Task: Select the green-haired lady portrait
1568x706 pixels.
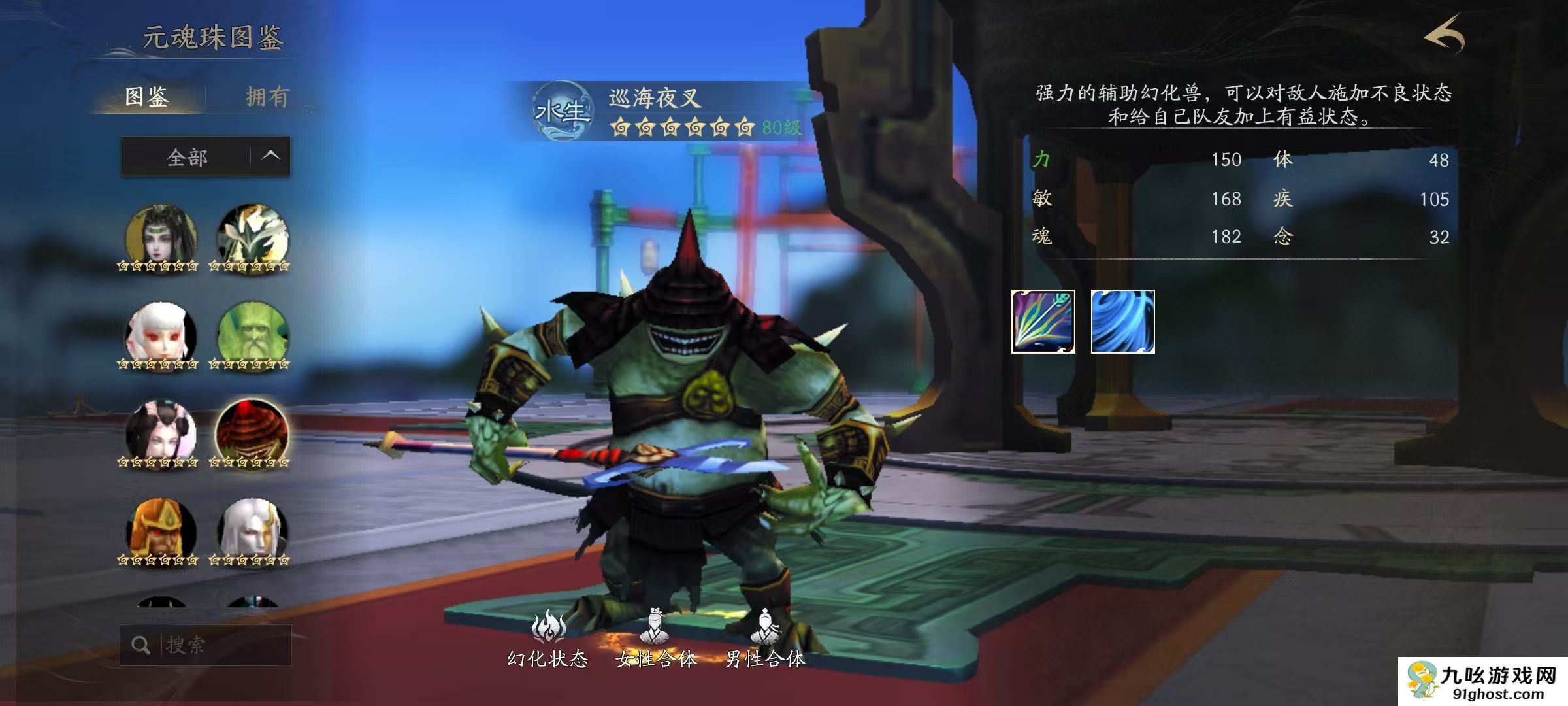Action: [160, 237]
